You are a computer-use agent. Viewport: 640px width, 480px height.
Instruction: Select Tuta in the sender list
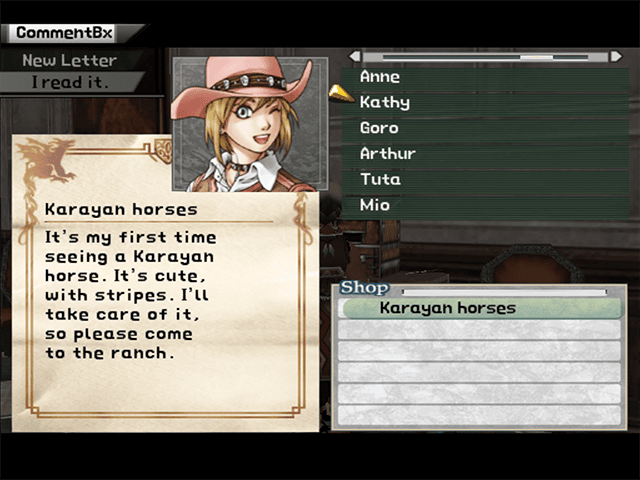pos(380,179)
